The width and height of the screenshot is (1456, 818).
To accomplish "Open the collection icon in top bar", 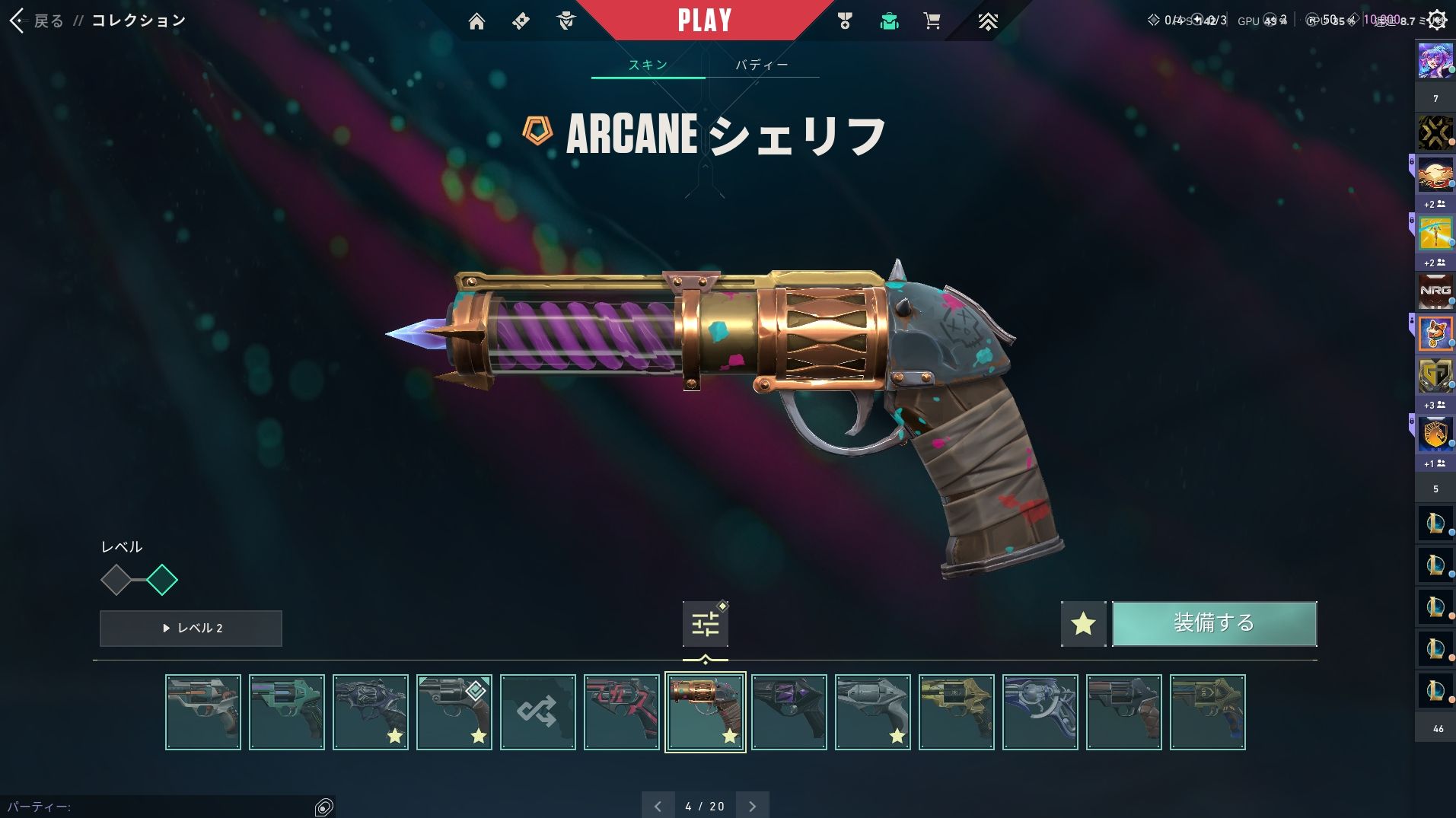I will pos(889,21).
